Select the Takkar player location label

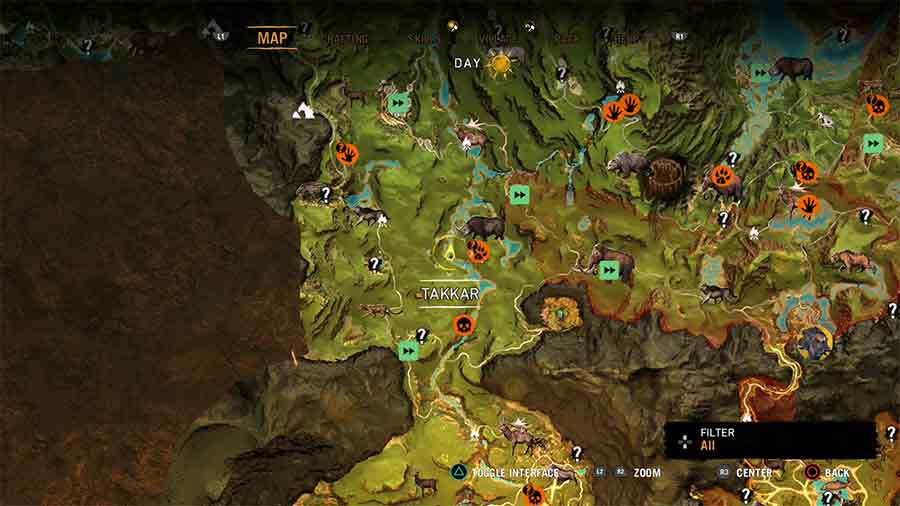coord(449,294)
